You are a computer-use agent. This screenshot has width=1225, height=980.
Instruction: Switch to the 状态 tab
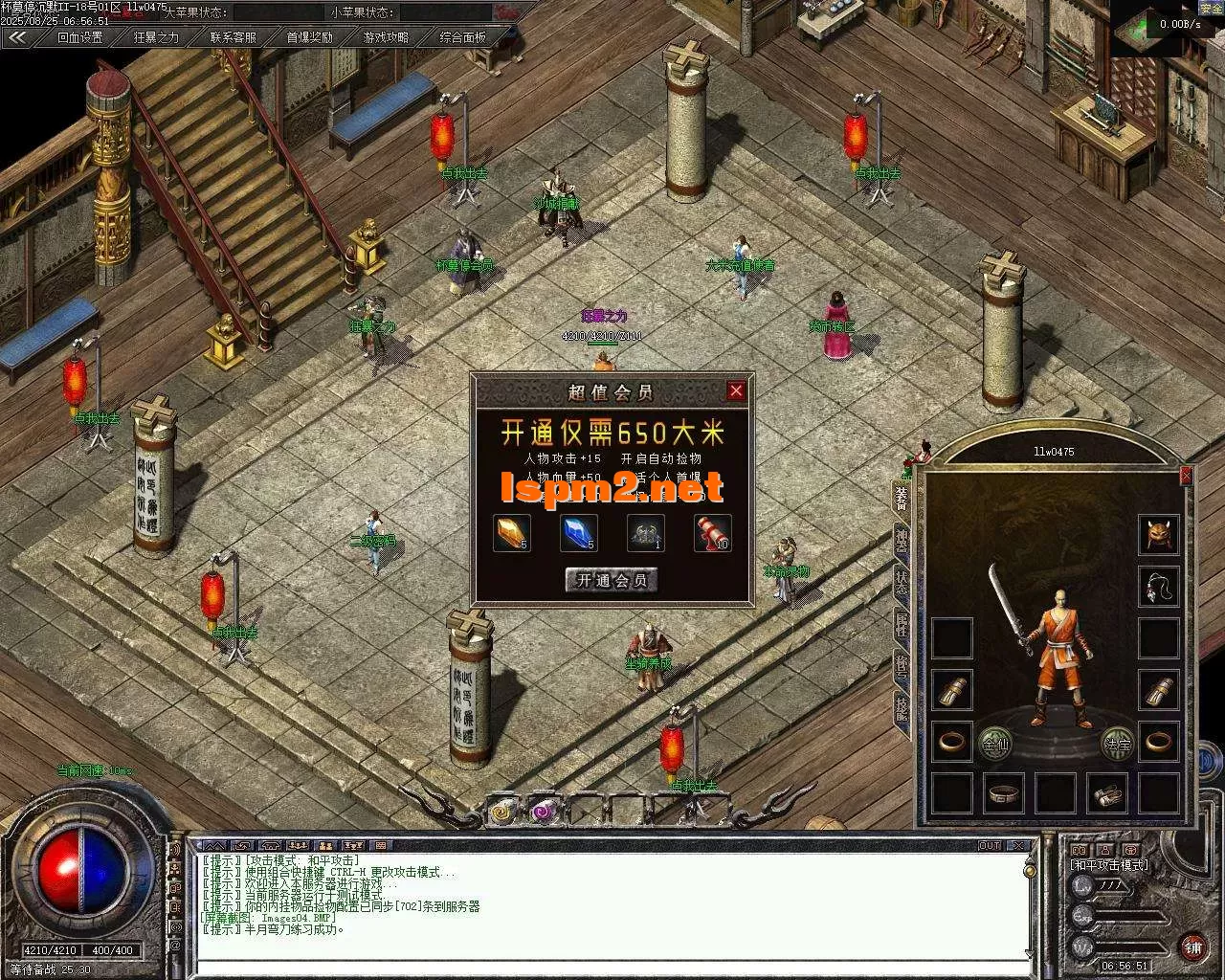coord(902,581)
